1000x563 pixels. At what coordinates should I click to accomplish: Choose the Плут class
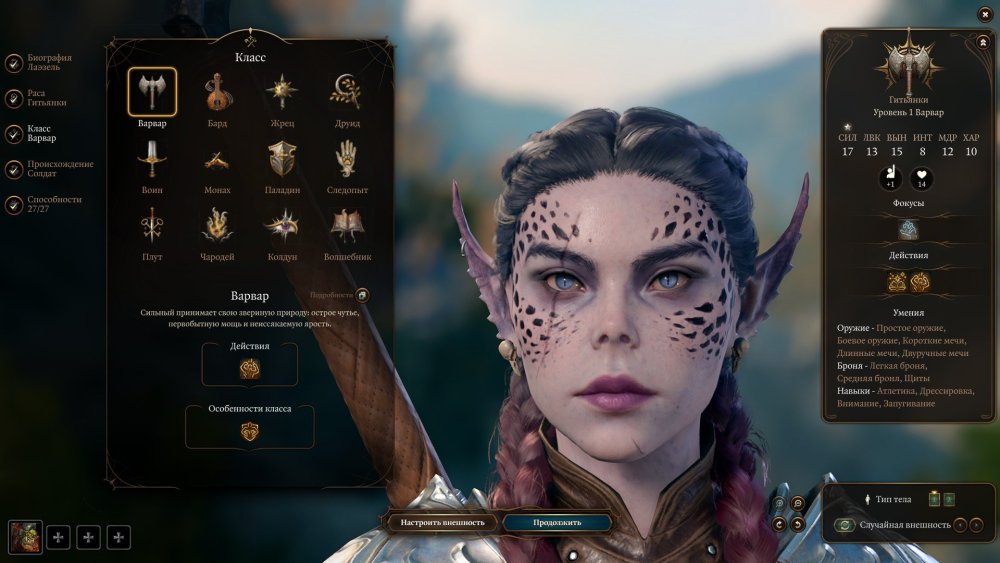[x=152, y=226]
